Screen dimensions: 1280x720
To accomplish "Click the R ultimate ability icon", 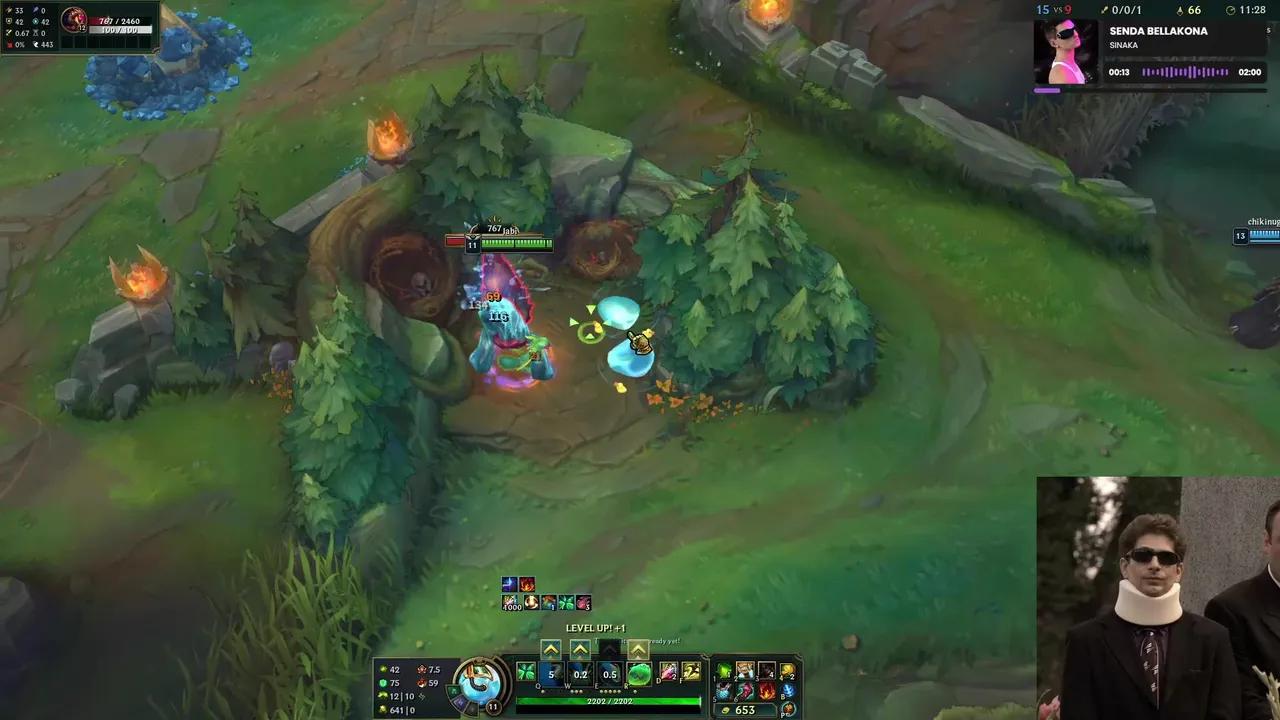I will [x=638, y=673].
